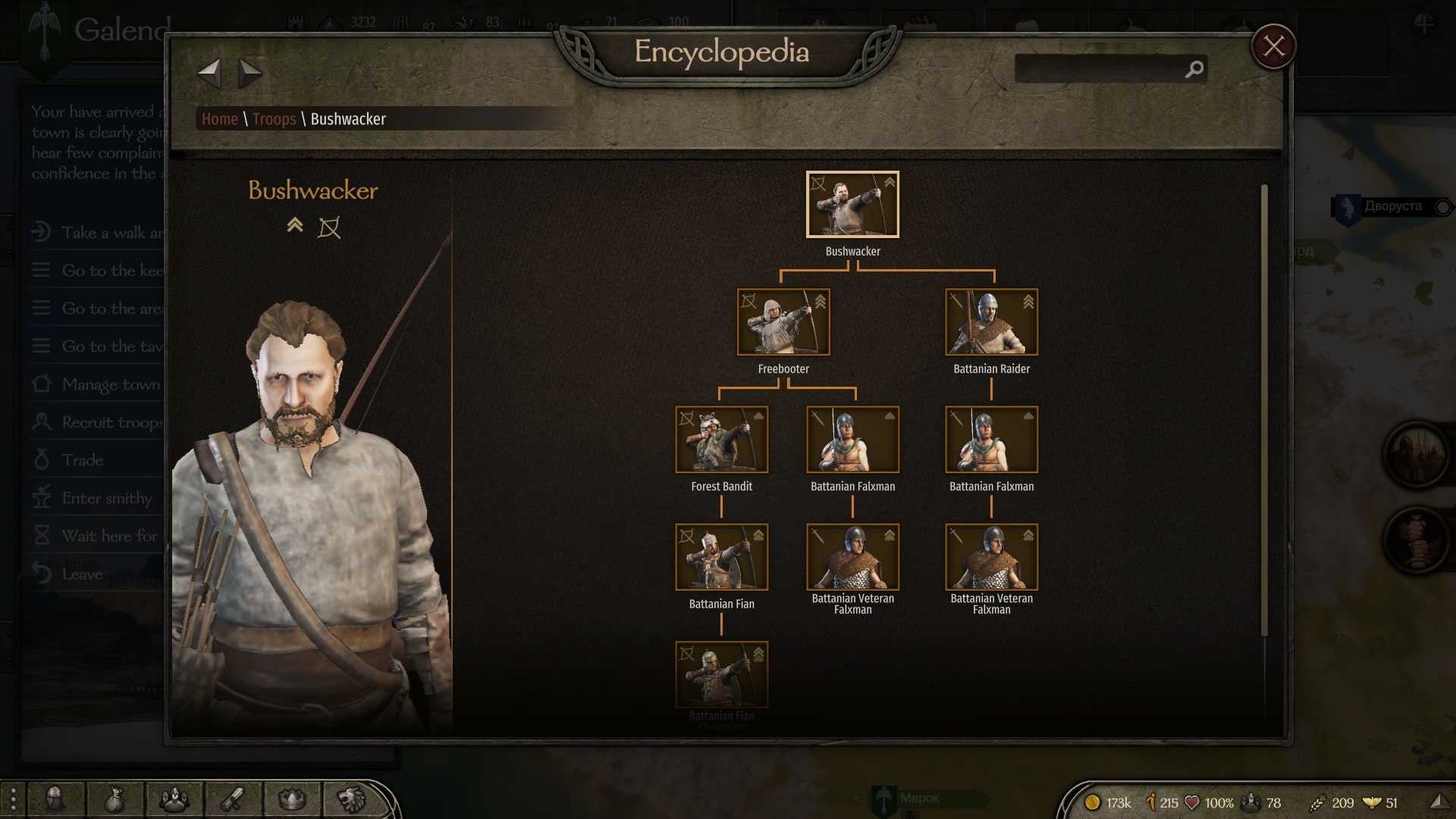1456x819 pixels.
Task: Select the Forest Bandit troop tile
Action: point(721,440)
